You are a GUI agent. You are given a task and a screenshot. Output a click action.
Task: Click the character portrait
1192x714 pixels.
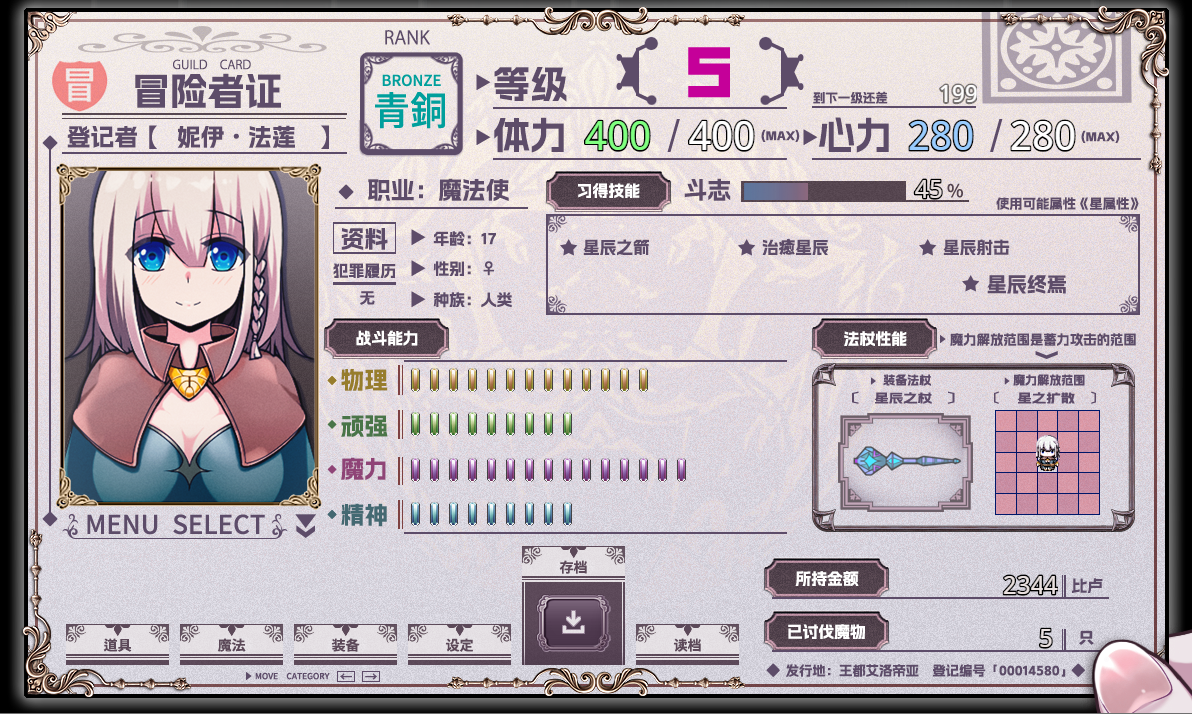coord(188,336)
